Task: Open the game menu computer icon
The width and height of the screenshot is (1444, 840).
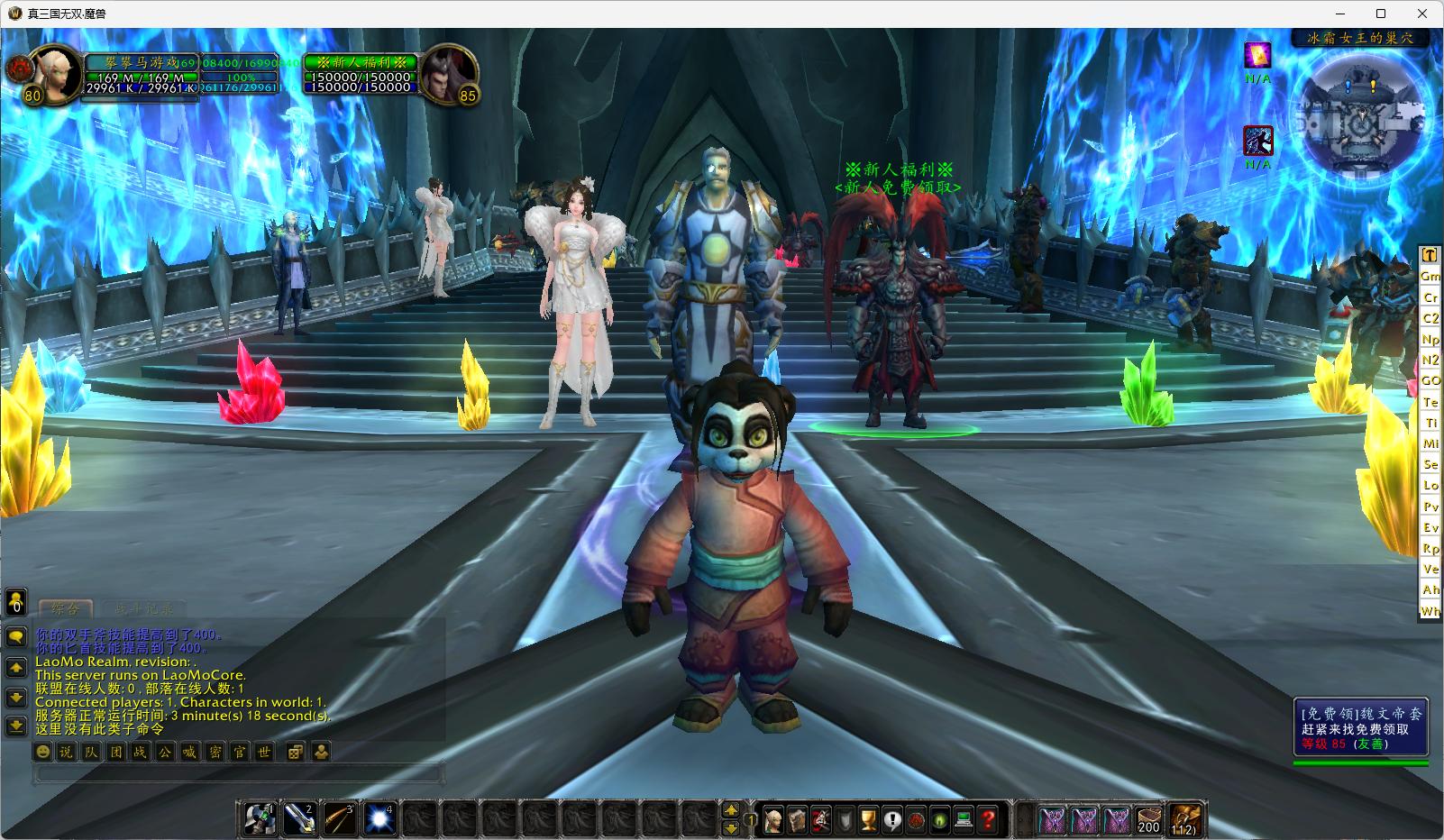Action: 964,820
